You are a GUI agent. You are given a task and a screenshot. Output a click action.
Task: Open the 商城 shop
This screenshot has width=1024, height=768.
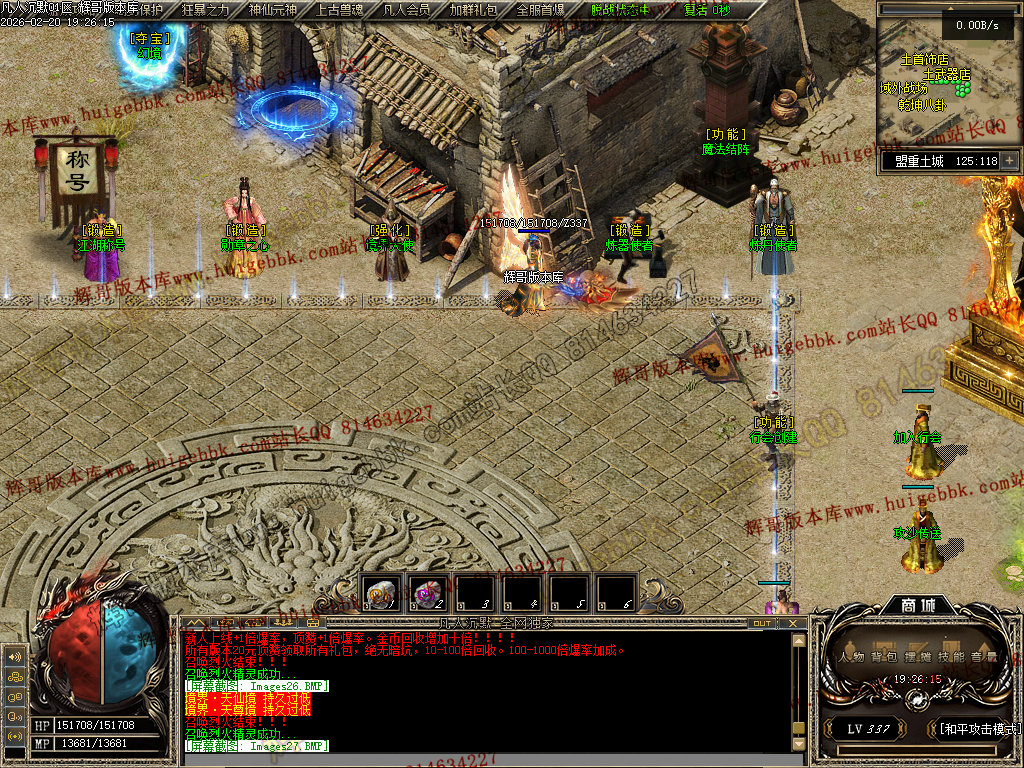[x=910, y=605]
